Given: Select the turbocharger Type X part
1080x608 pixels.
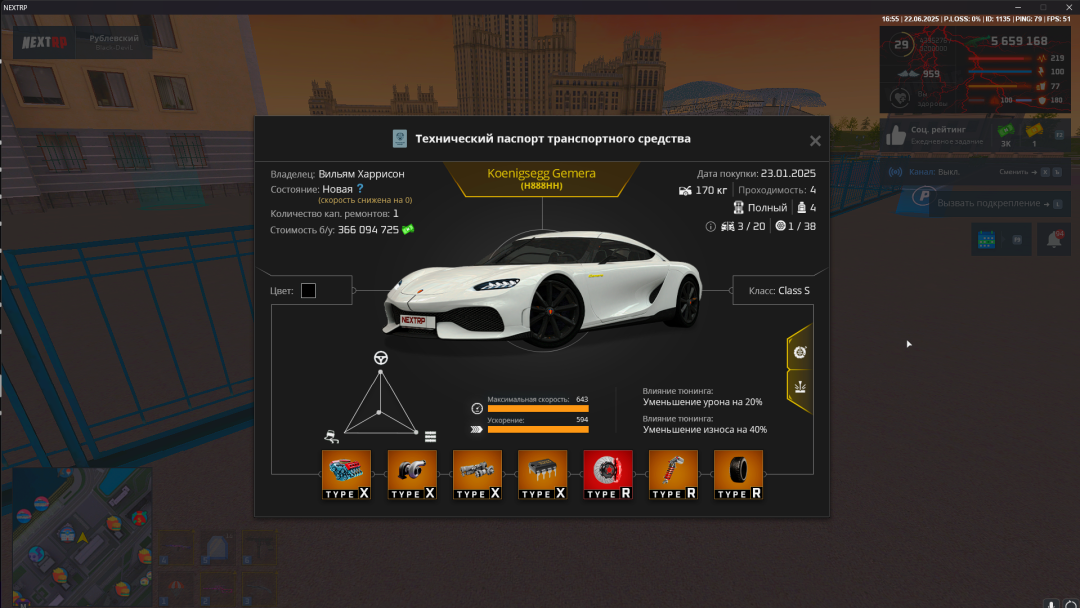Looking at the screenshot, I should (x=412, y=474).
